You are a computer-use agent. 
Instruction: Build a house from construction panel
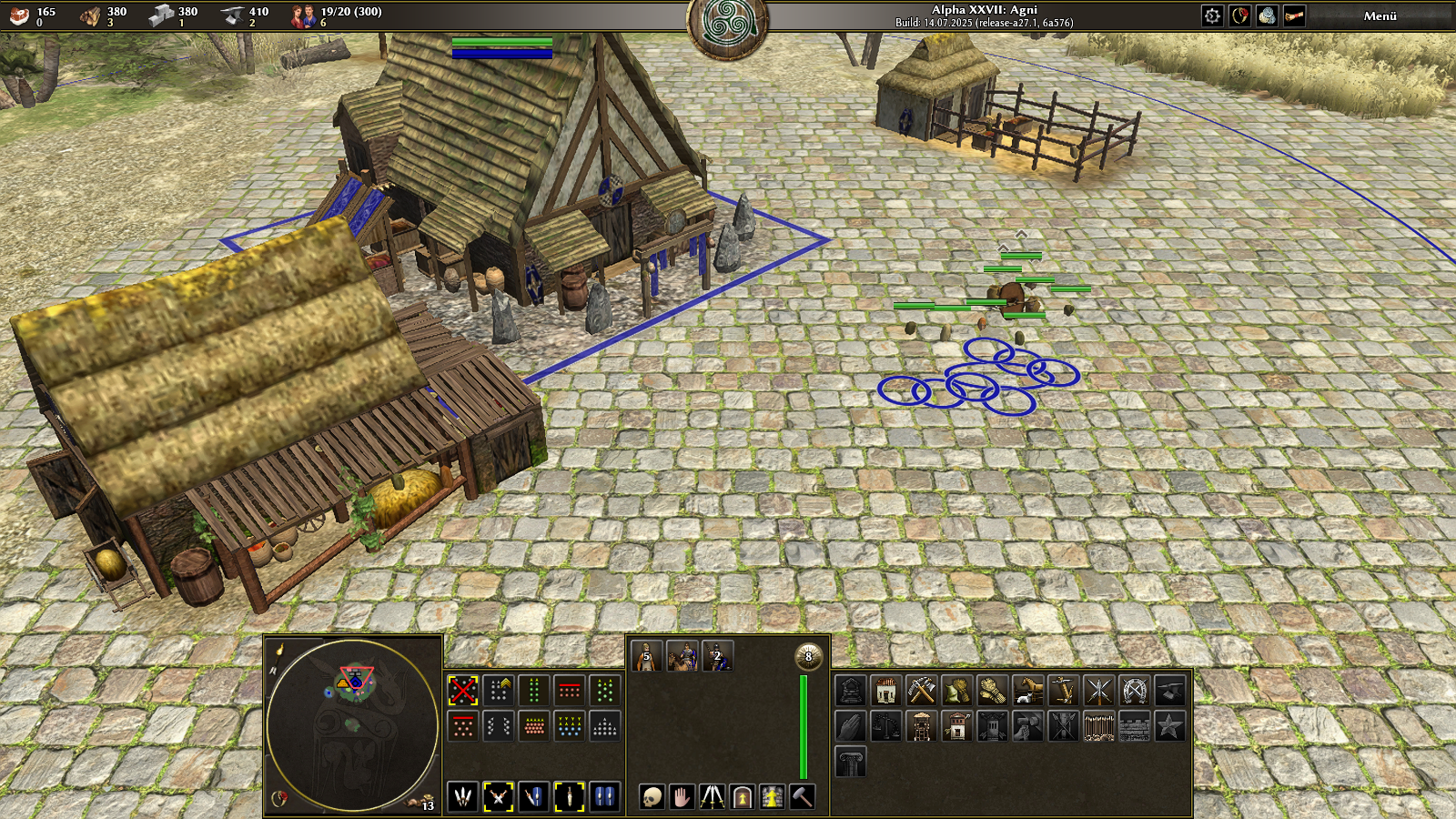885,691
